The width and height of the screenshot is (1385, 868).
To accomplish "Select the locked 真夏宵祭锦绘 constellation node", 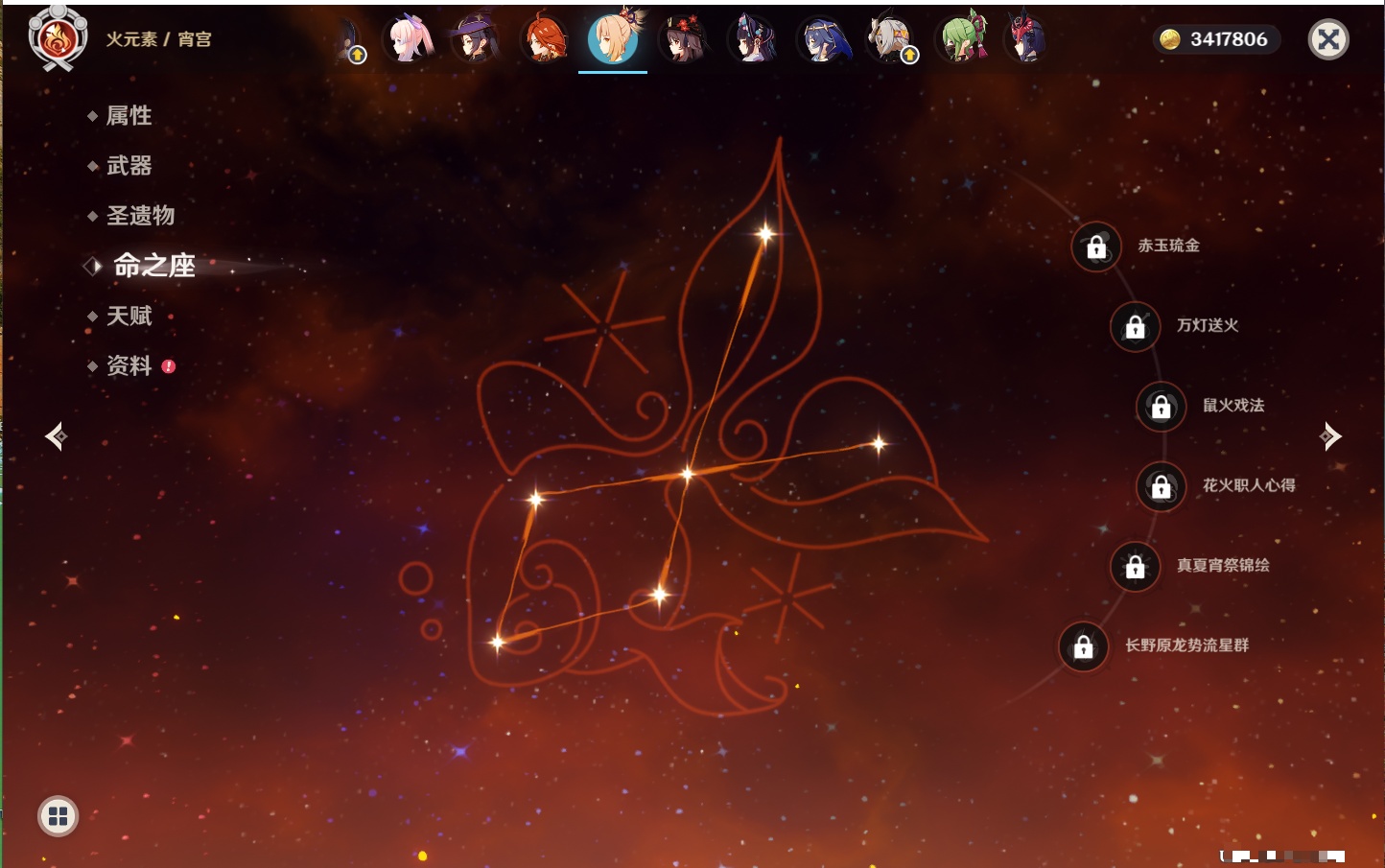I will coord(1136,567).
